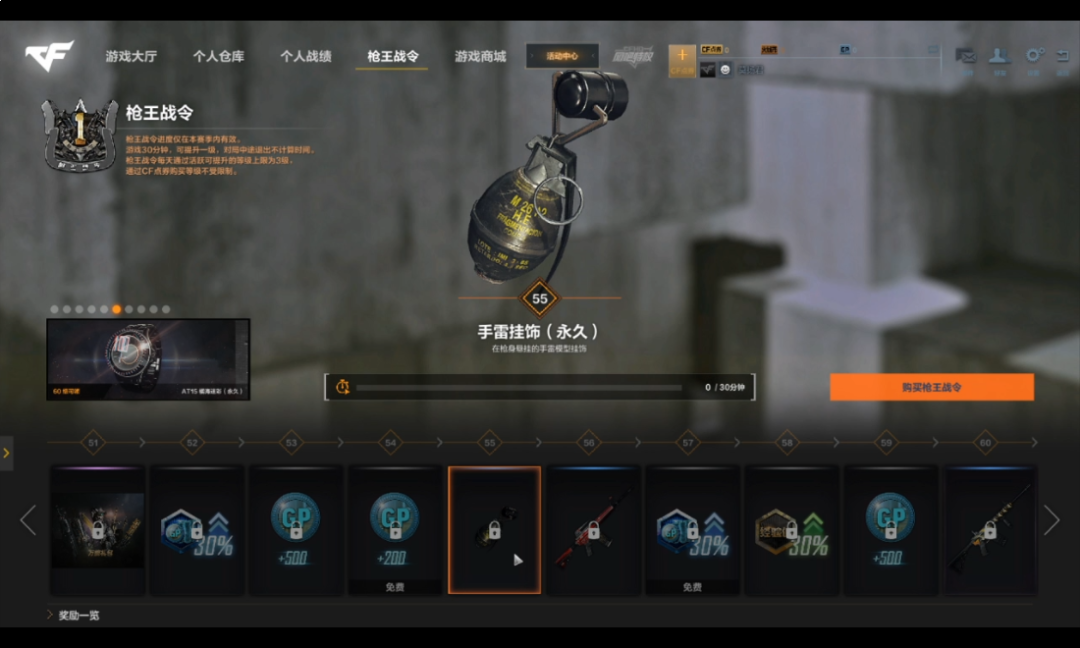Open the watch preview banner thumbnail

click(x=148, y=359)
